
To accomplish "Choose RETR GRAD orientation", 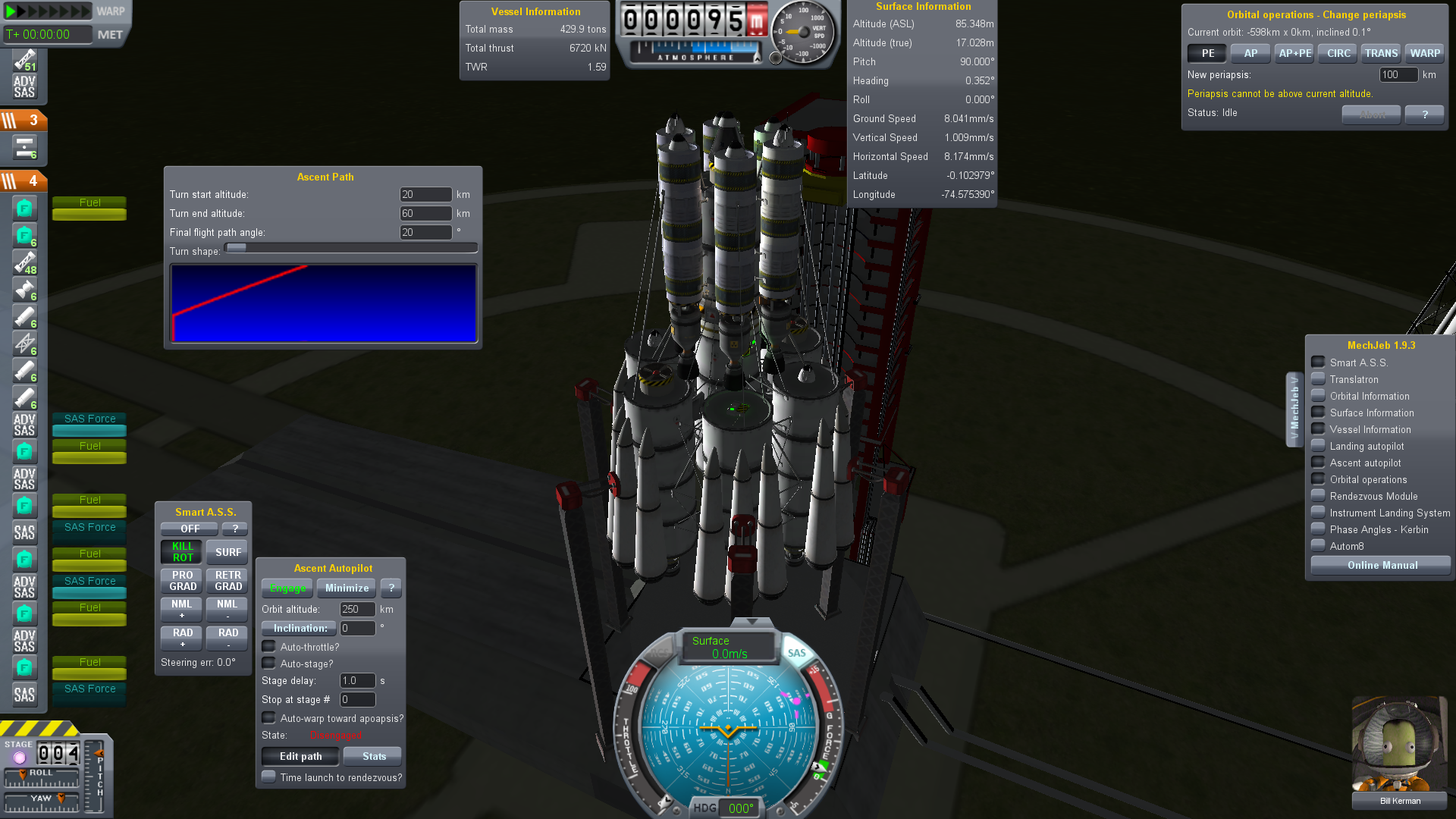I will click(x=227, y=581).
